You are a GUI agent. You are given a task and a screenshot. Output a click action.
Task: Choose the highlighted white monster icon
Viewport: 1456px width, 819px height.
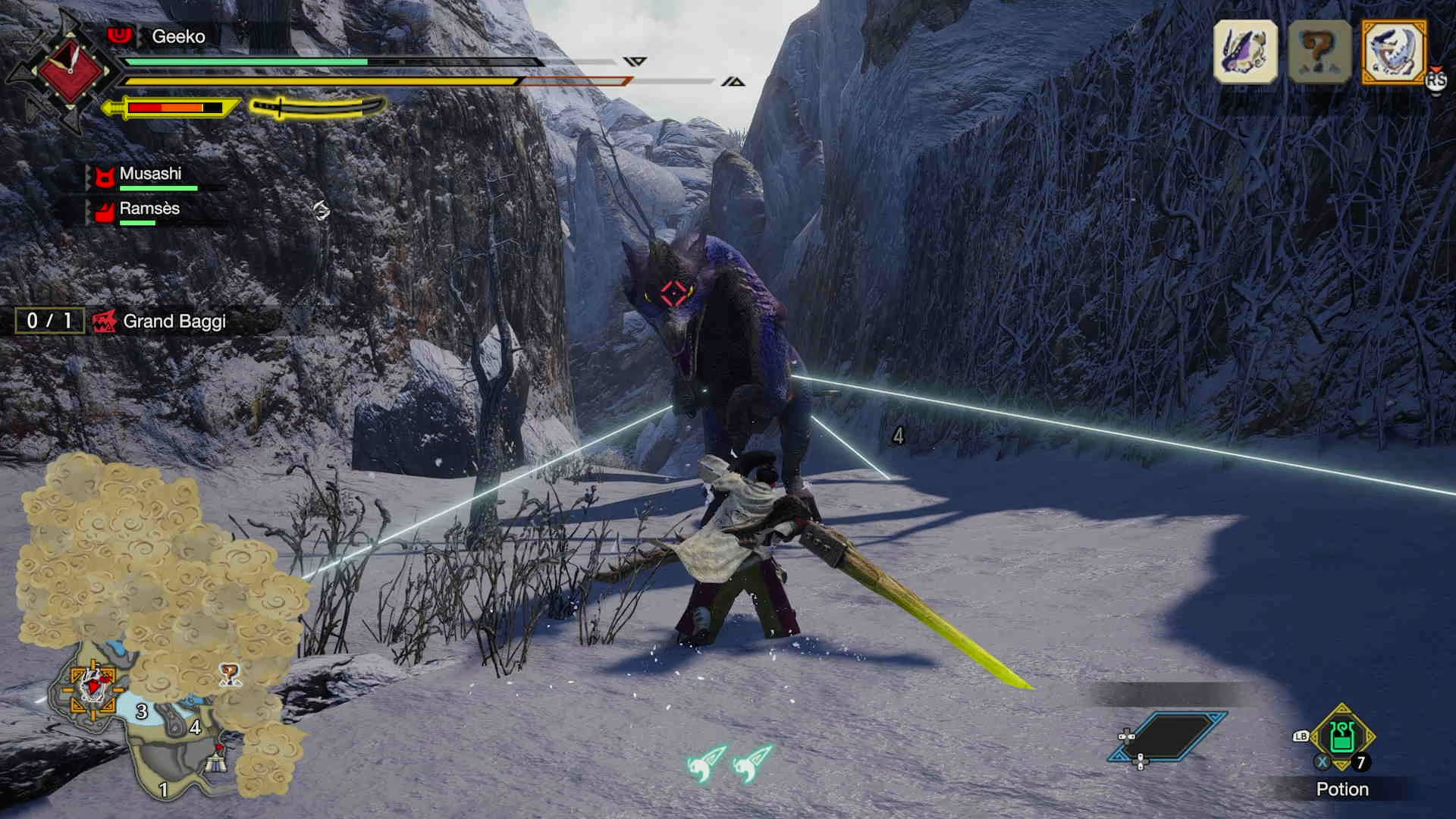1394,52
